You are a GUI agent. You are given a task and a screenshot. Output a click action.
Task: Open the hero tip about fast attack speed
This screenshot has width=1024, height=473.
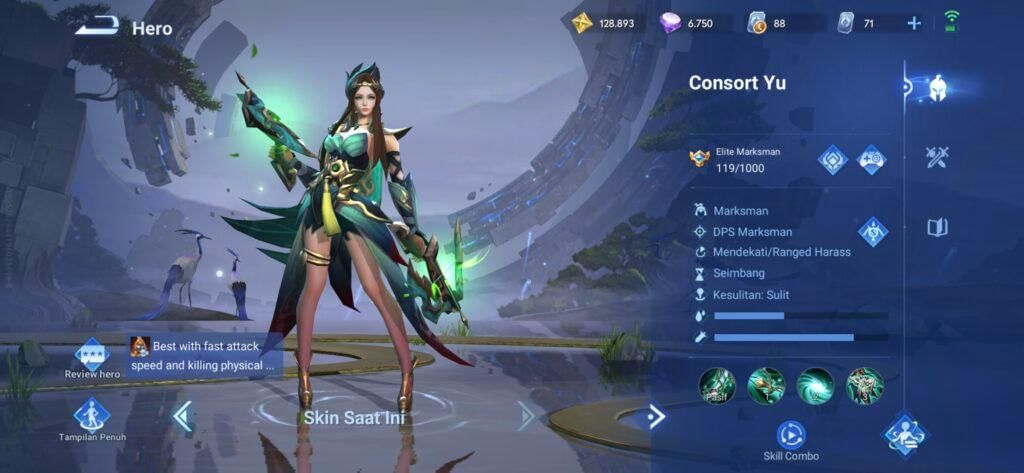[205, 356]
